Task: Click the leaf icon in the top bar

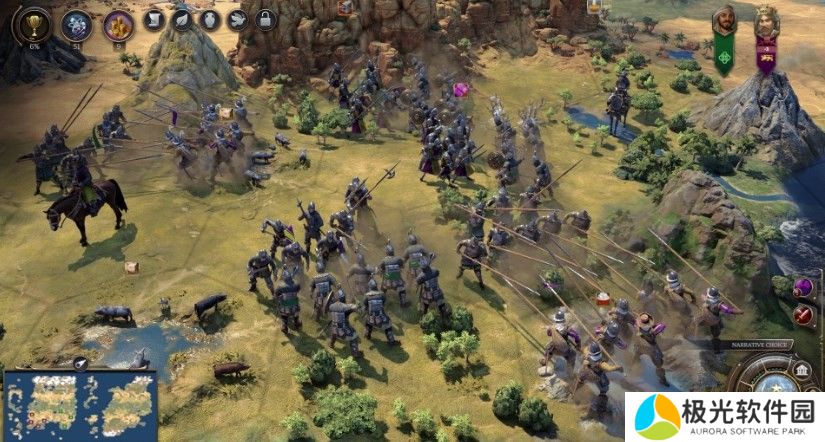Action: (x=181, y=19)
